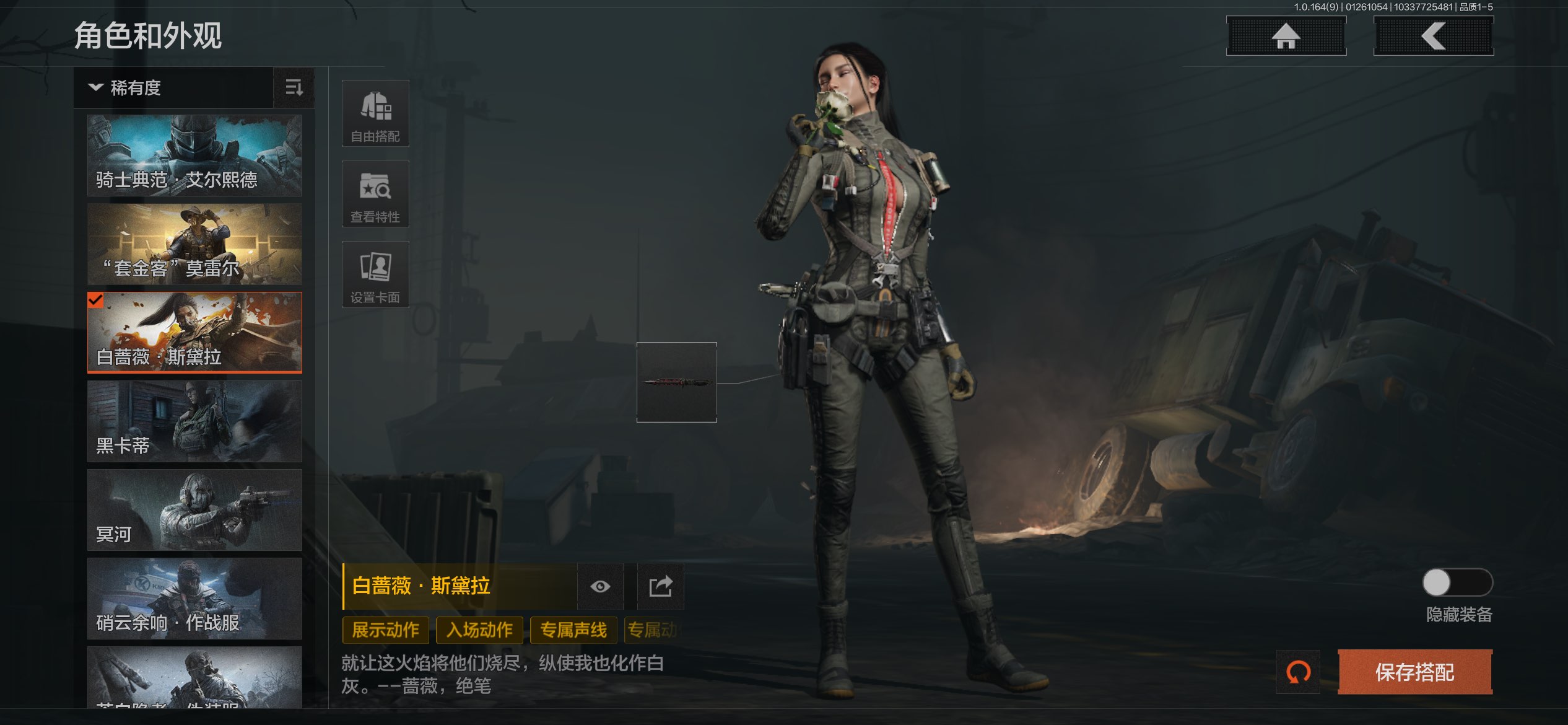Save the outfit with 保存搭配
Screen dimensions: 1568x725
tap(1414, 672)
